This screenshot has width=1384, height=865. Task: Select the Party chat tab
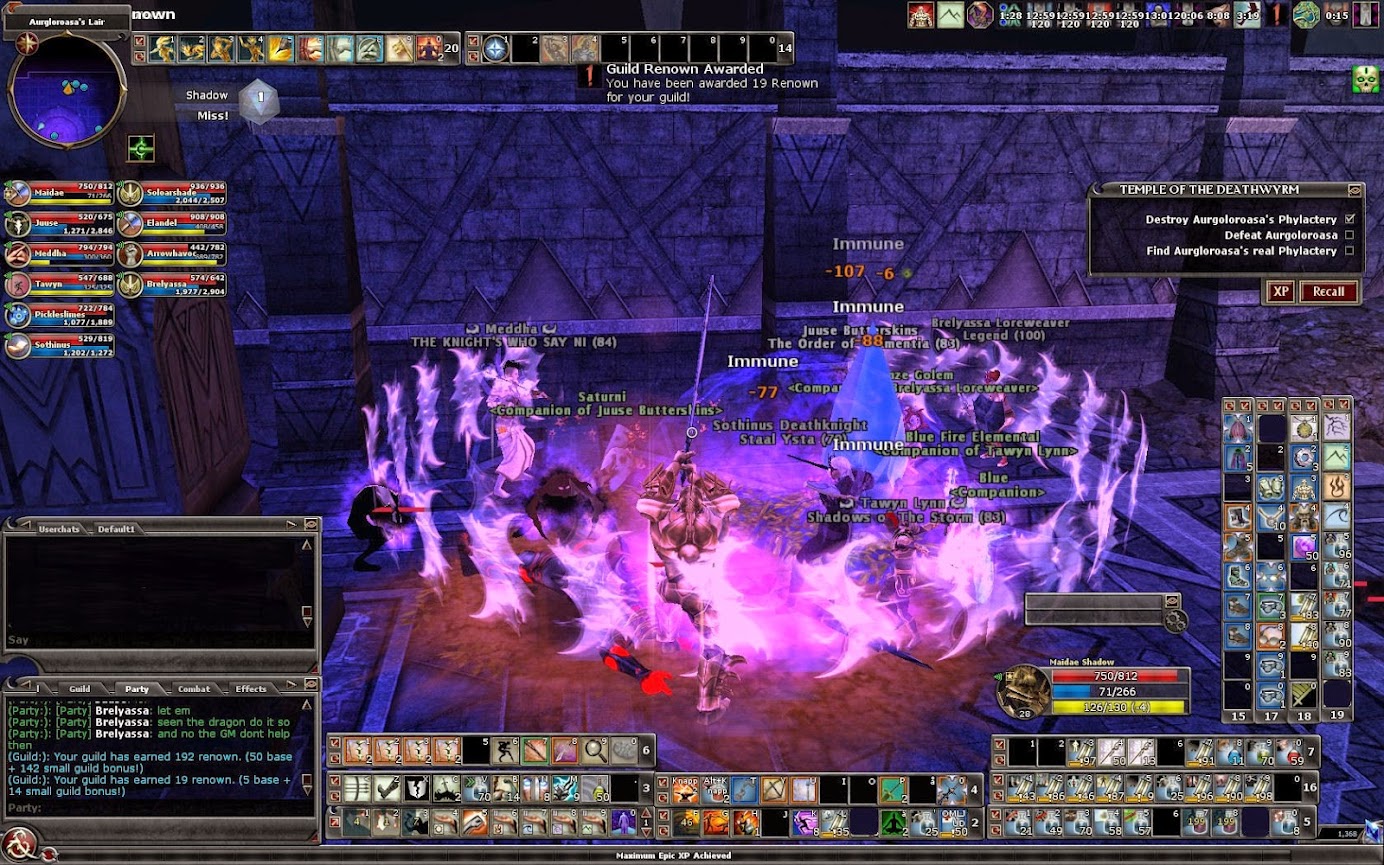137,688
